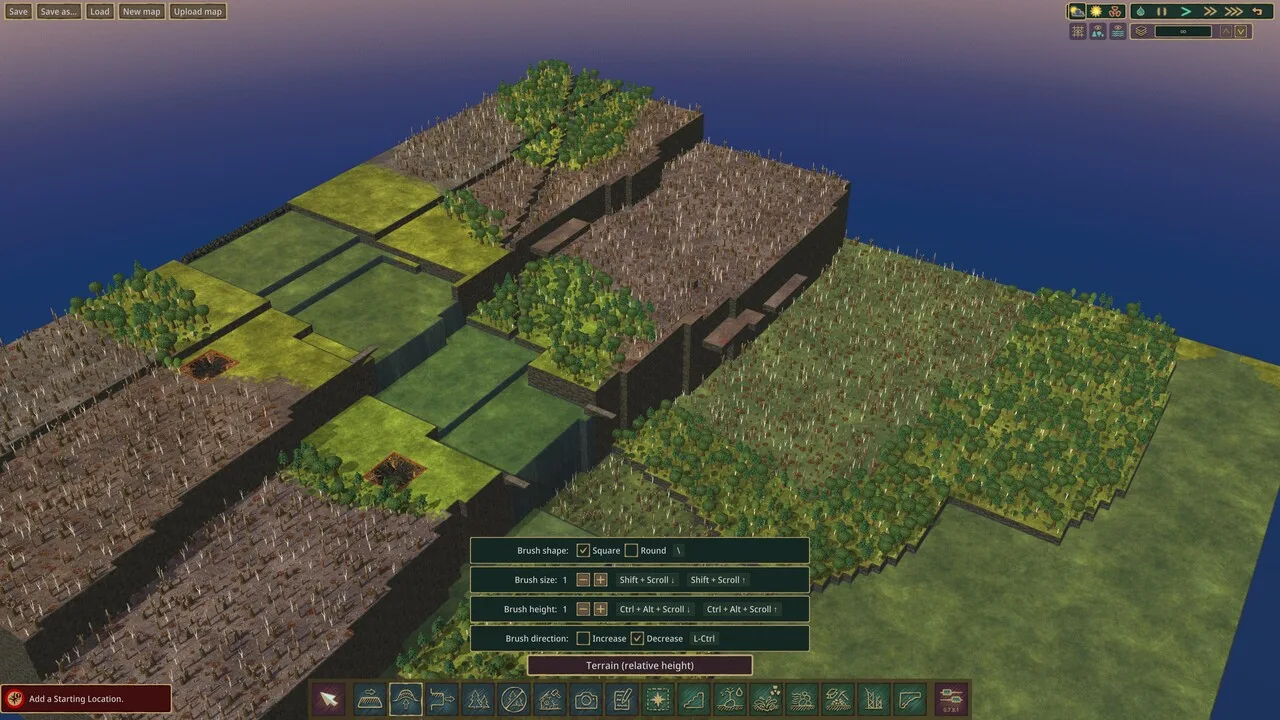Decrease brush size with the minus button
Viewport: 1280px width, 720px height.
click(583, 580)
